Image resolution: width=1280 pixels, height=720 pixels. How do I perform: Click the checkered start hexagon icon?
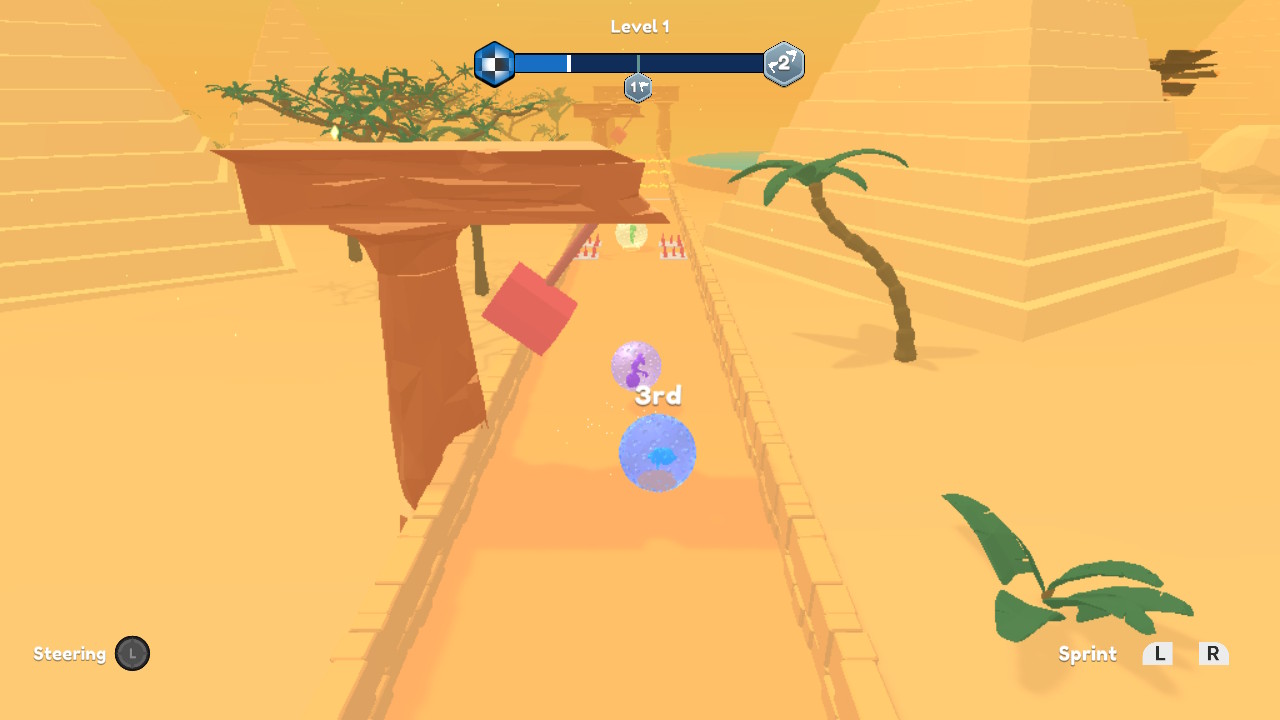[494, 63]
